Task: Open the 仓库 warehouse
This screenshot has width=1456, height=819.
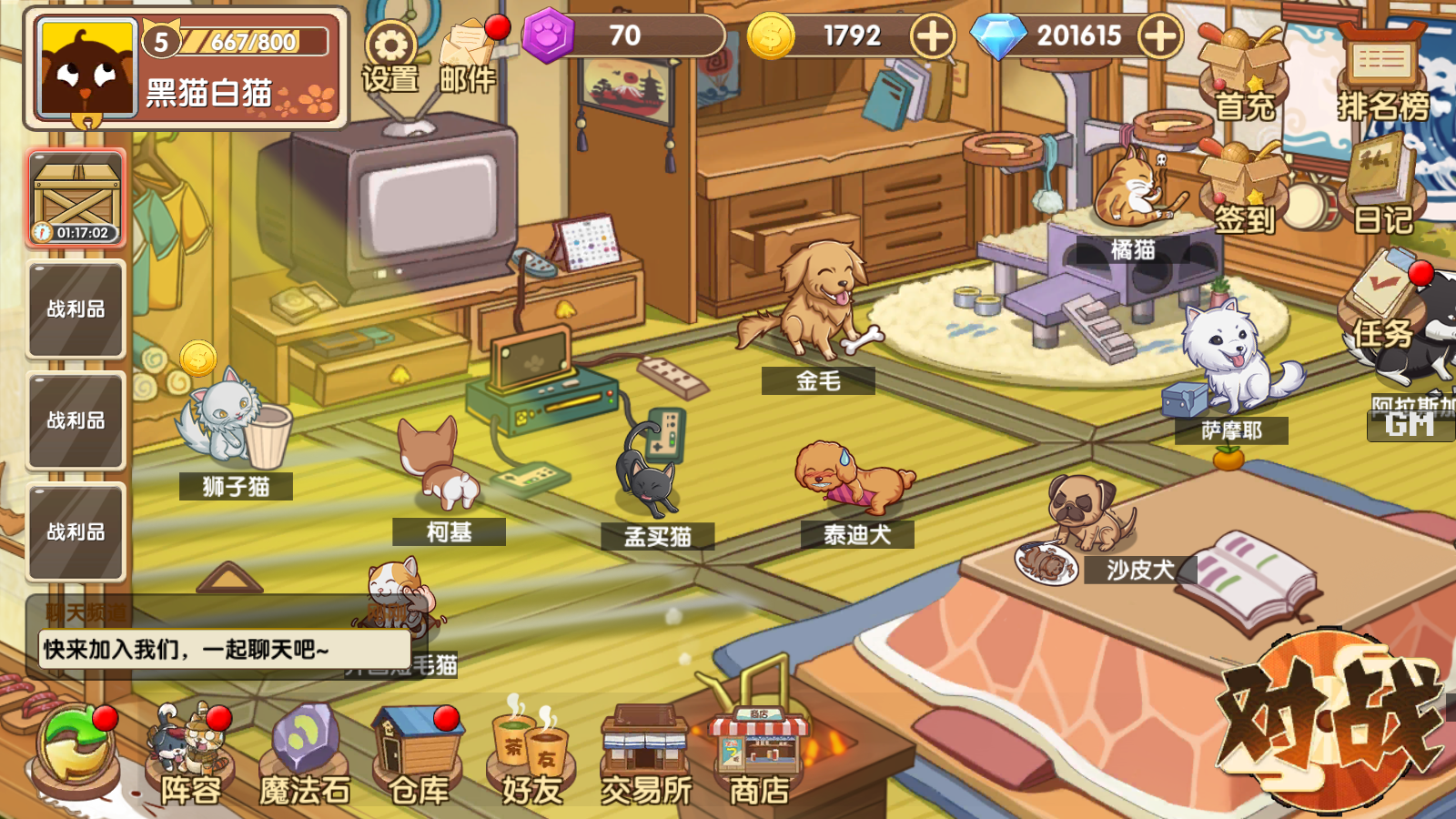Action: [419, 755]
